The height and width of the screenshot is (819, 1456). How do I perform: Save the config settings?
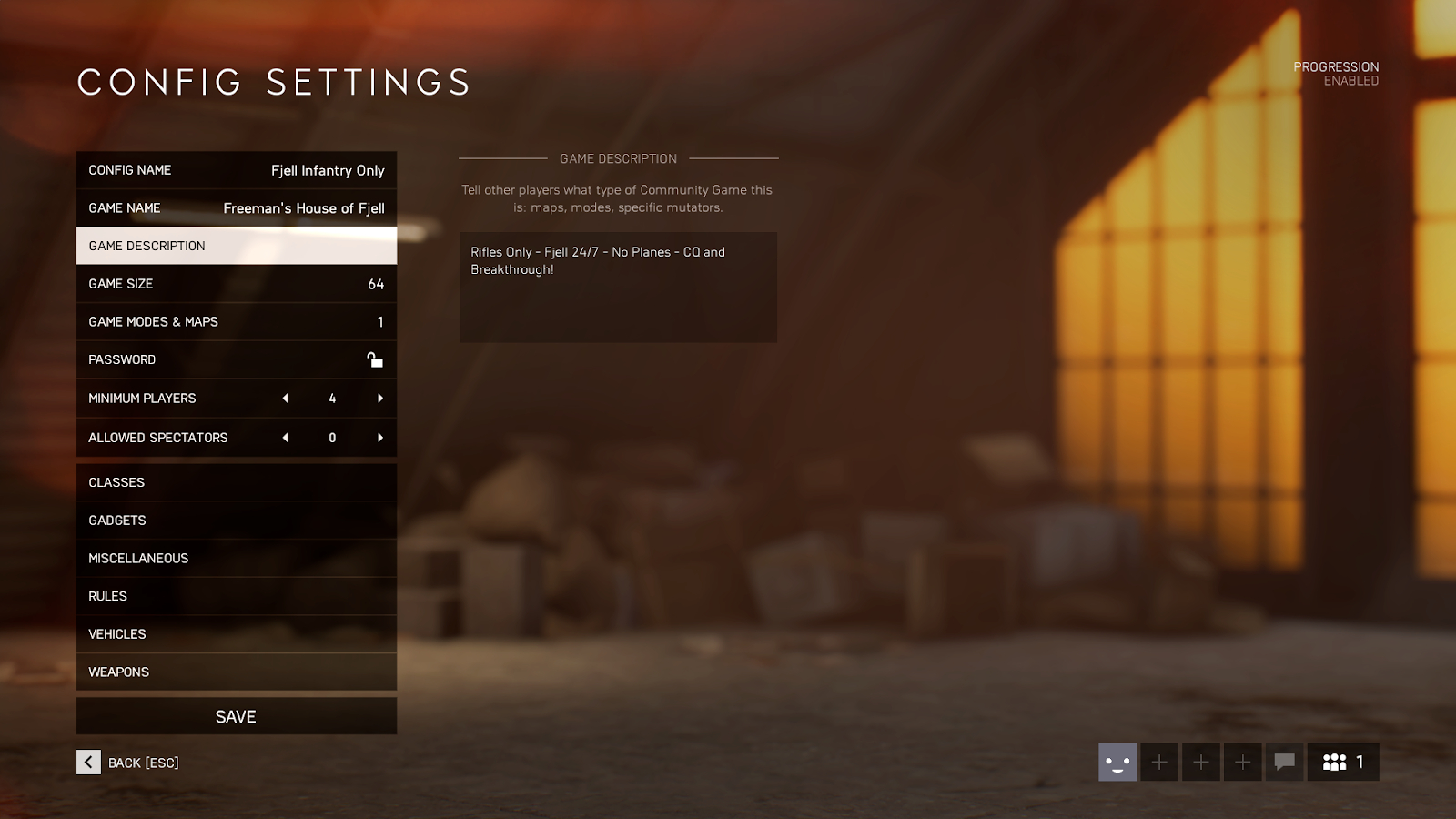click(236, 717)
